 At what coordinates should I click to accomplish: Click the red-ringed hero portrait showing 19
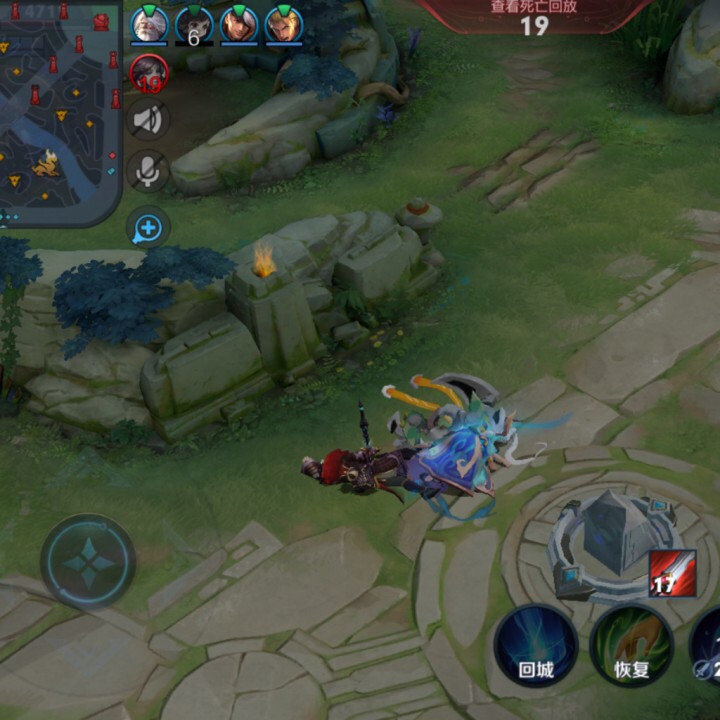click(149, 73)
